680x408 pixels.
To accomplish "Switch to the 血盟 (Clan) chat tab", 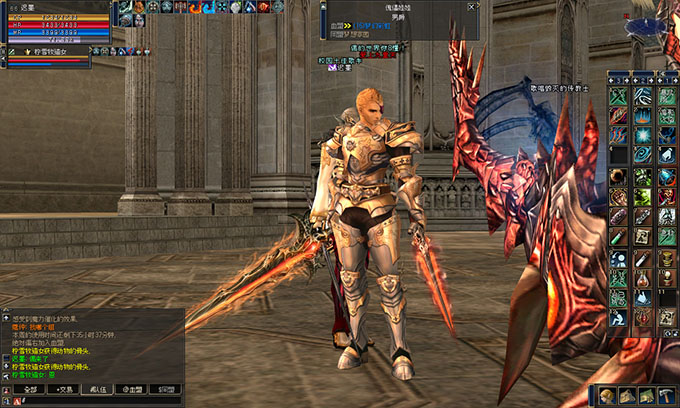I will click(133, 388).
